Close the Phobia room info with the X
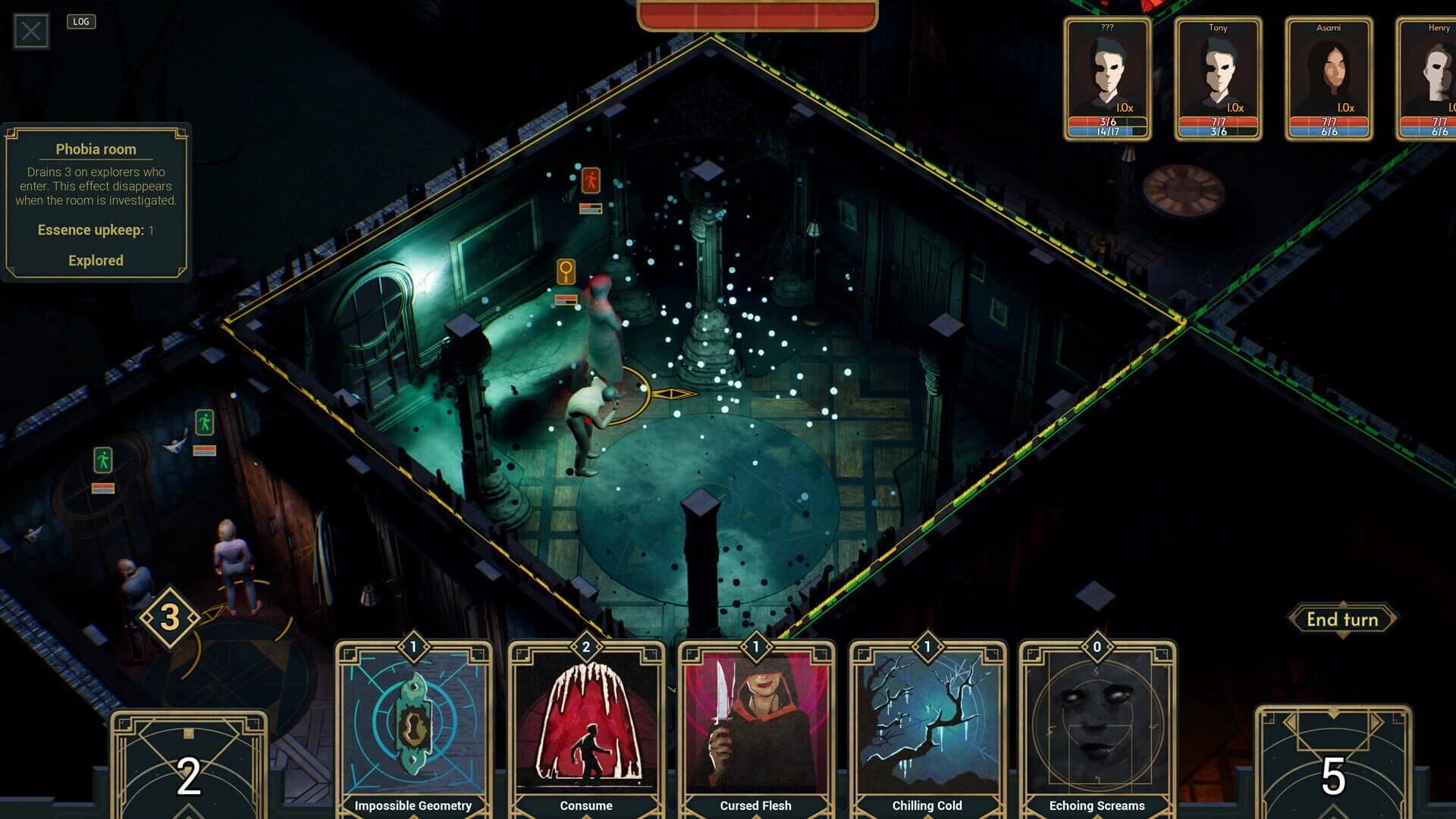This screenshot has height=819, width=1456. point(30,33)
